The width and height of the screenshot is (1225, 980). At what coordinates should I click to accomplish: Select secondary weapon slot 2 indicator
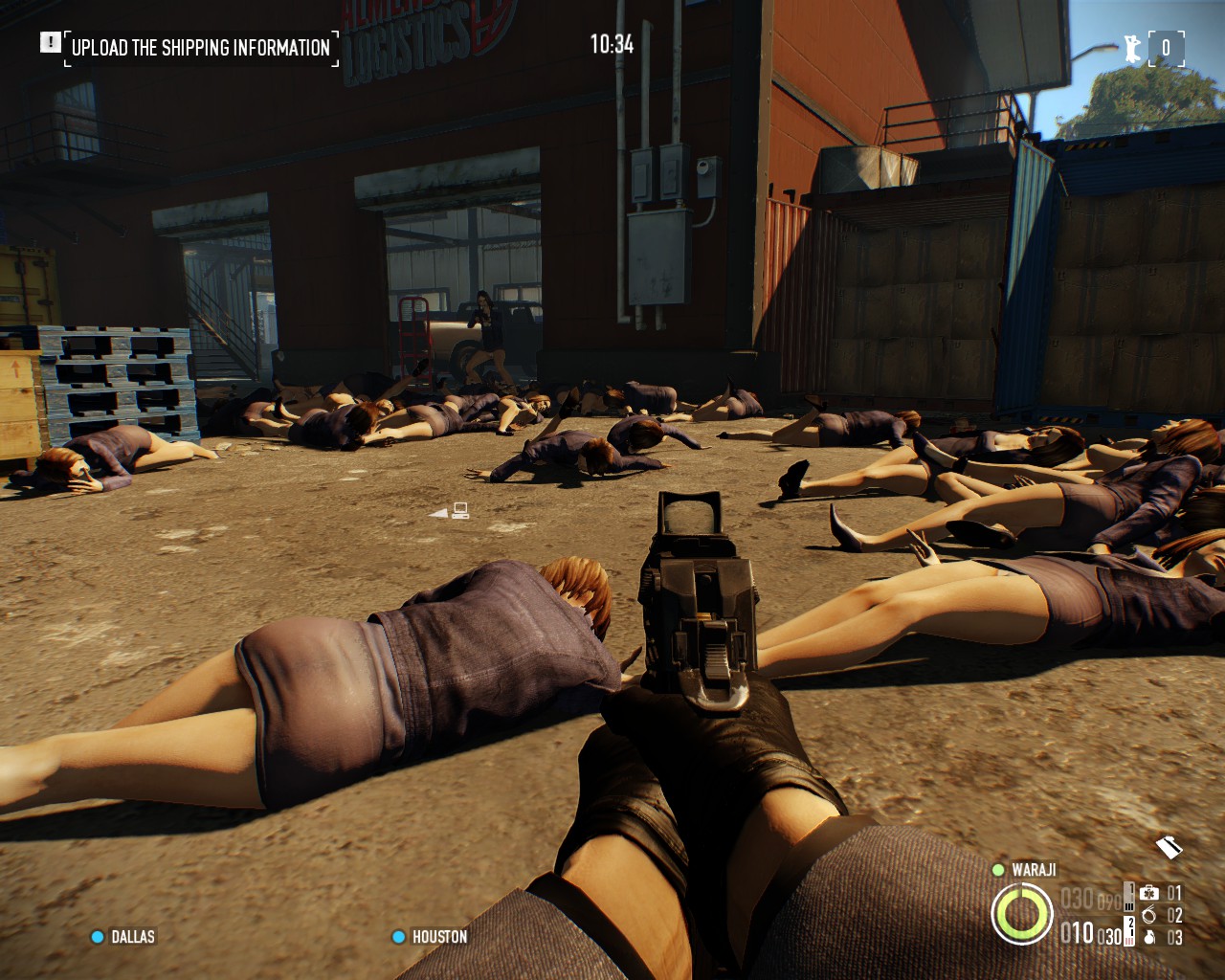[x=1129, y=931]
